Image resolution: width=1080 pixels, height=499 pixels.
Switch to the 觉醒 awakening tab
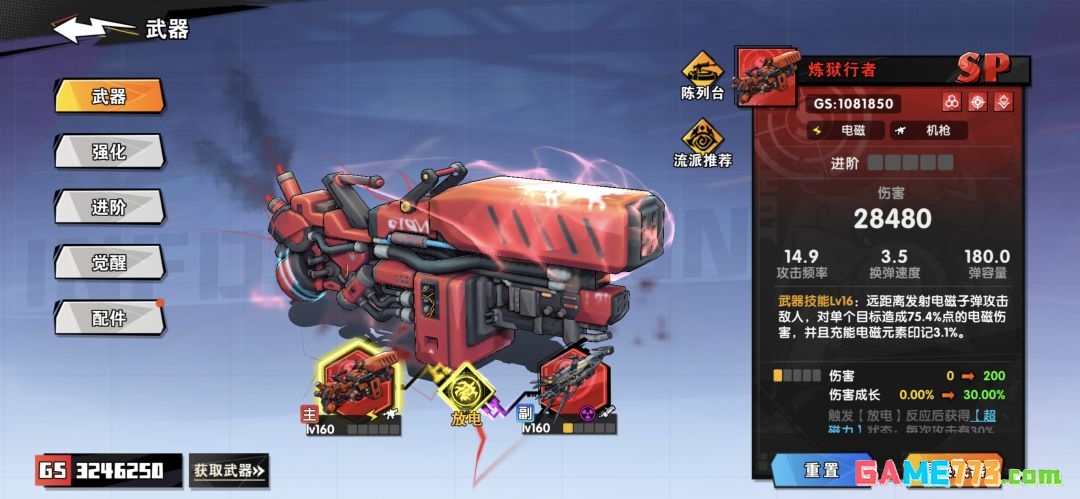point(109,262)
